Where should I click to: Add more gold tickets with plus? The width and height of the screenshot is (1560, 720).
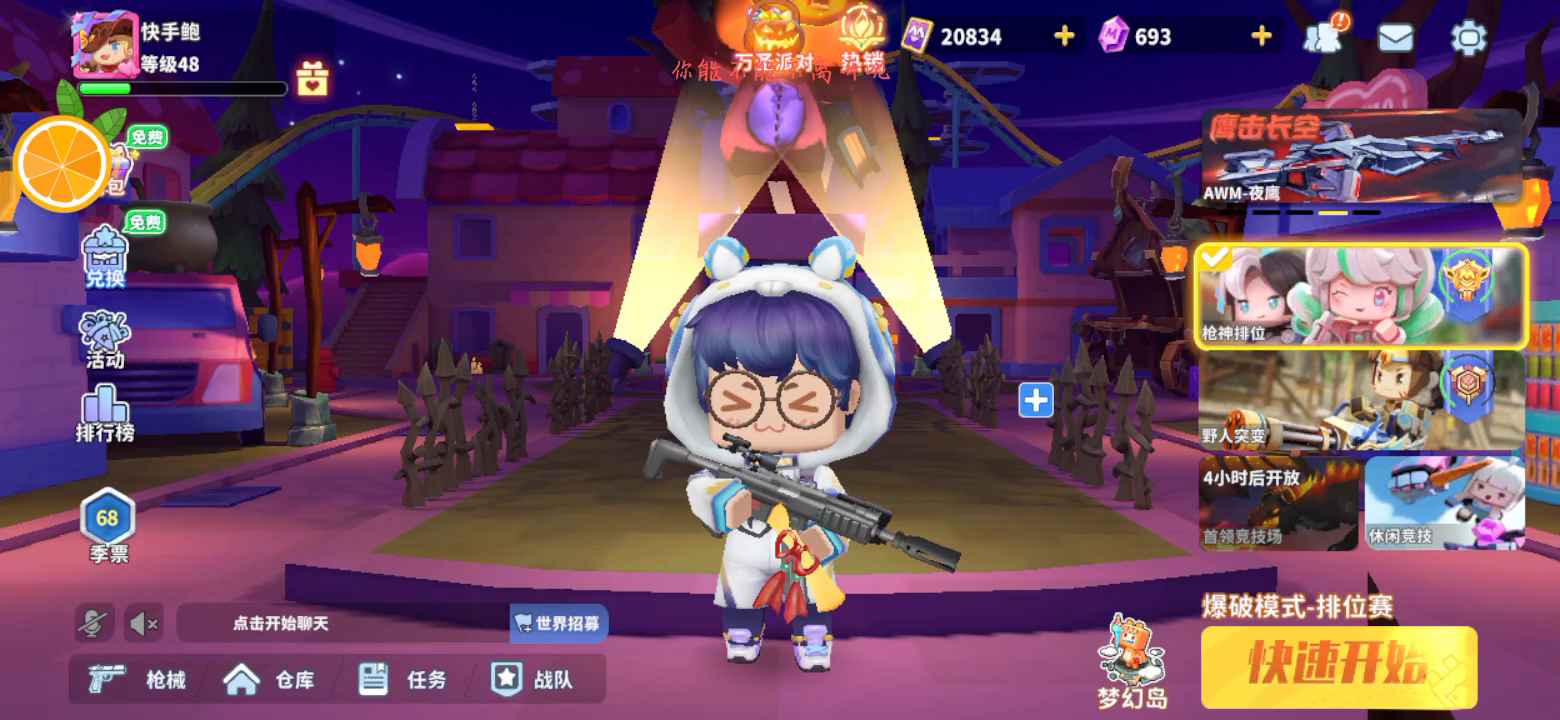pos(1064,37)
